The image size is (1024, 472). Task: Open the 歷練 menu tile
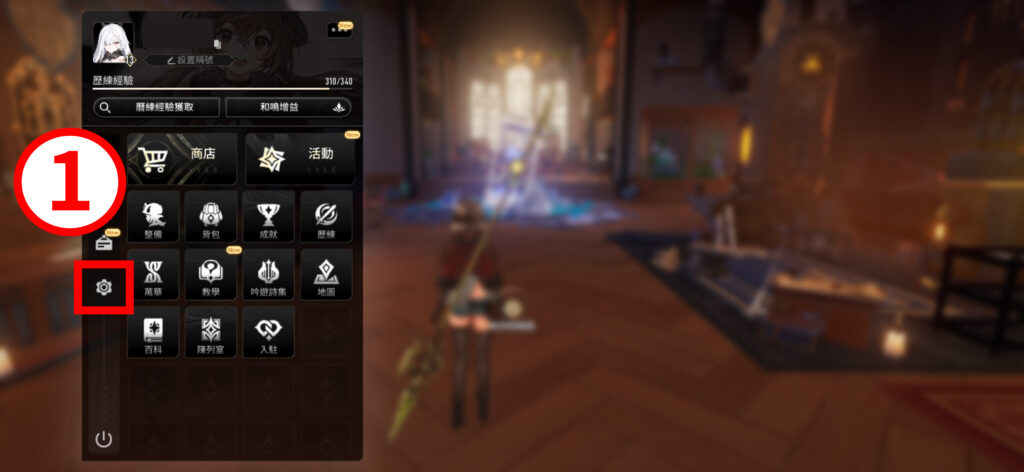click(326, 216)
